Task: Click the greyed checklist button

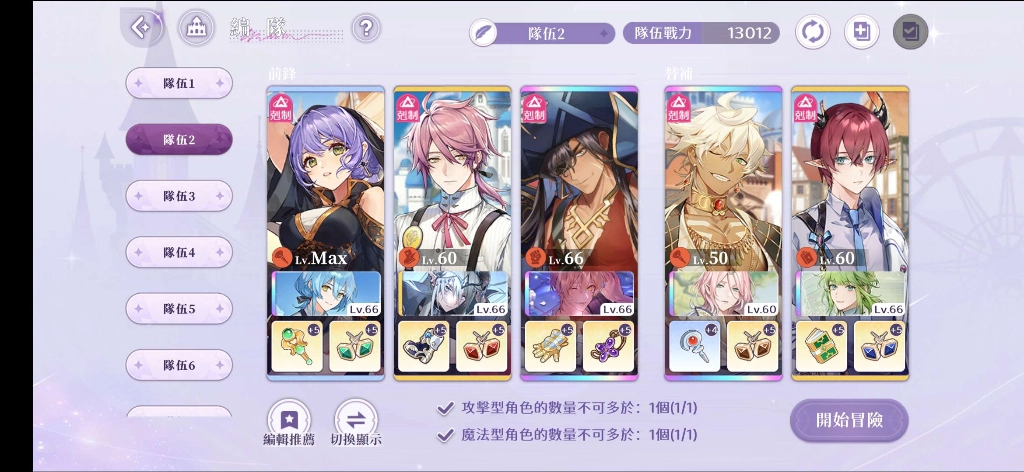Action: (910, 32)
